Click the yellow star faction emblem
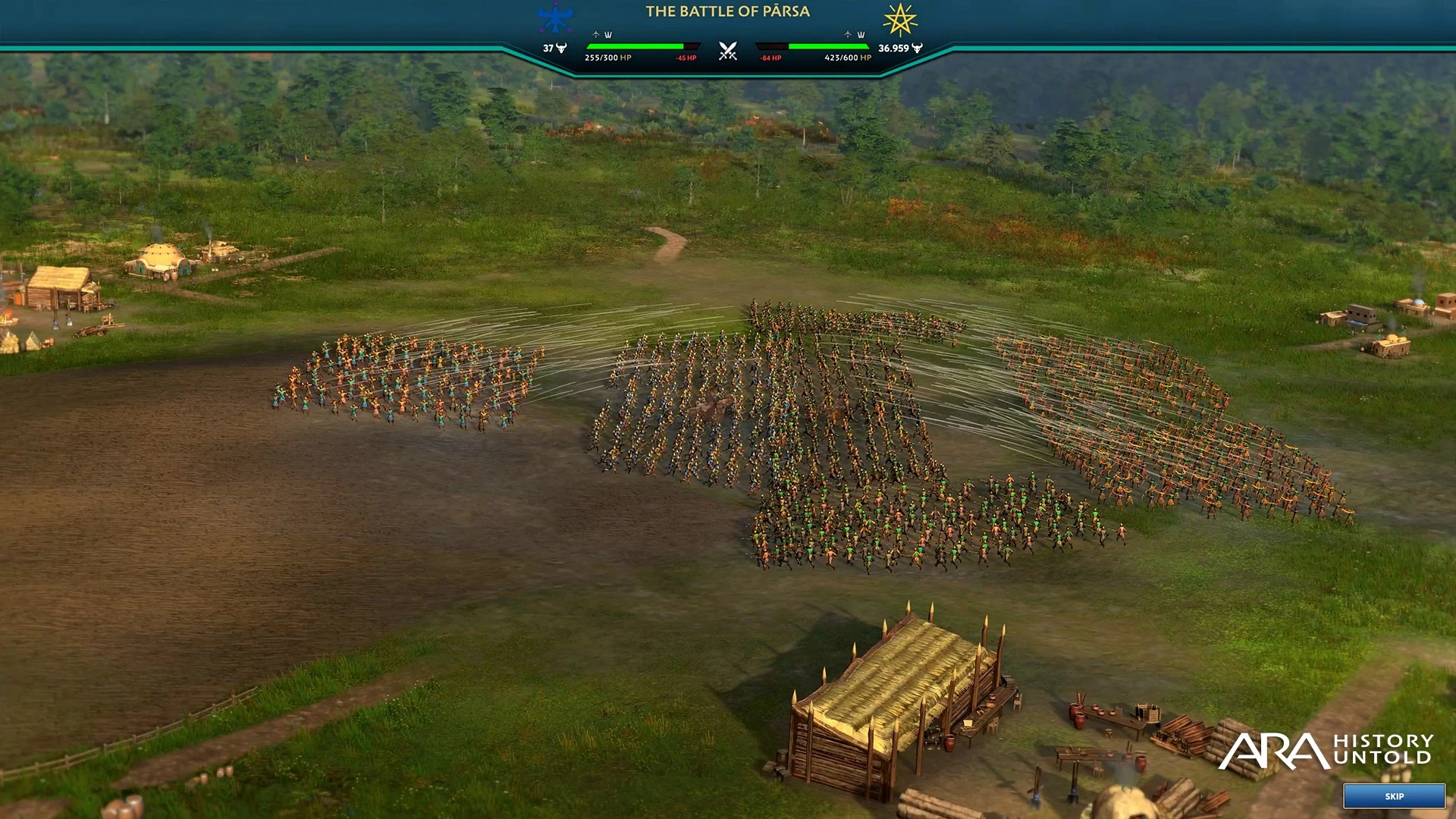Viewport: 1456px width, 819px height. pos(900,20)
